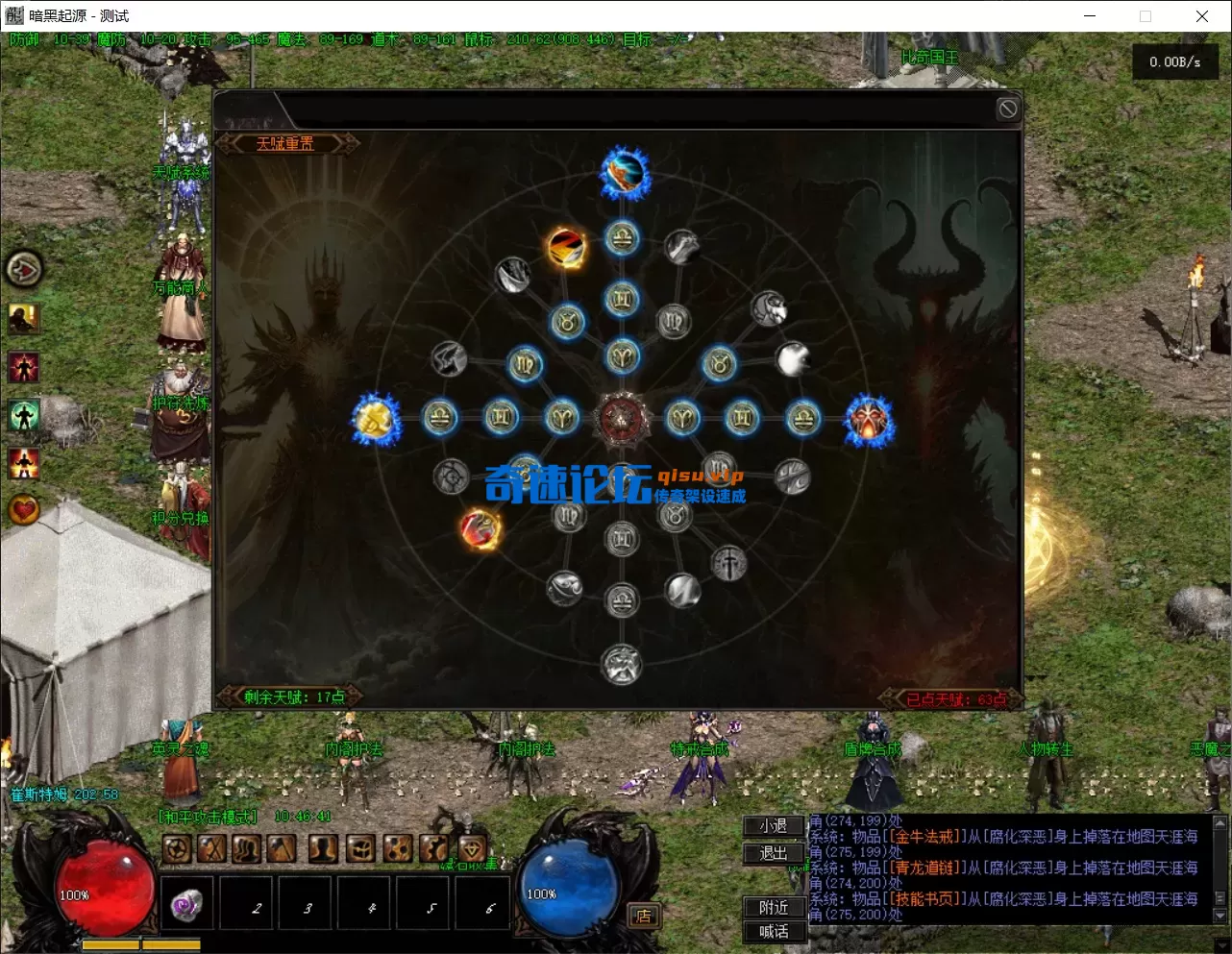Use the purple stone in hotbar slot one
This screenshot has height=954, width=1232.
coord(186,903)
